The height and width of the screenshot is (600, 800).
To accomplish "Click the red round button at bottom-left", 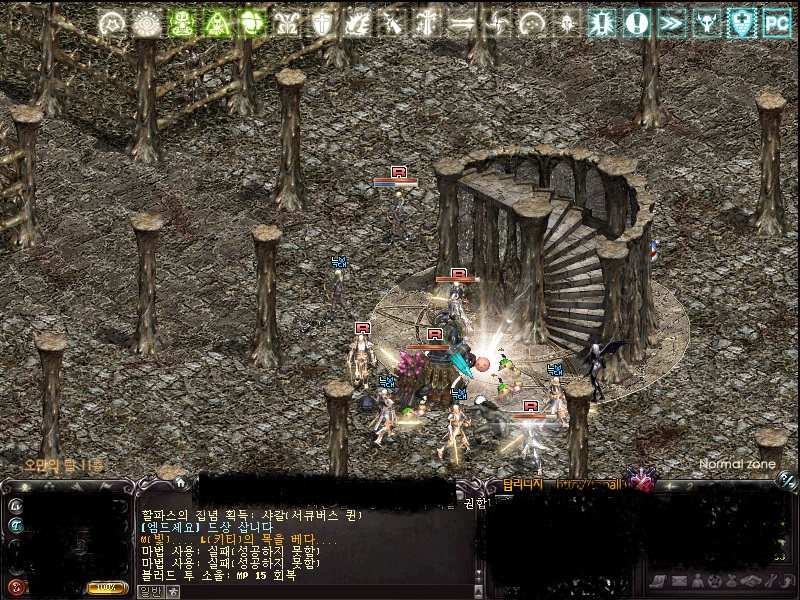I will tap(16, 586).
